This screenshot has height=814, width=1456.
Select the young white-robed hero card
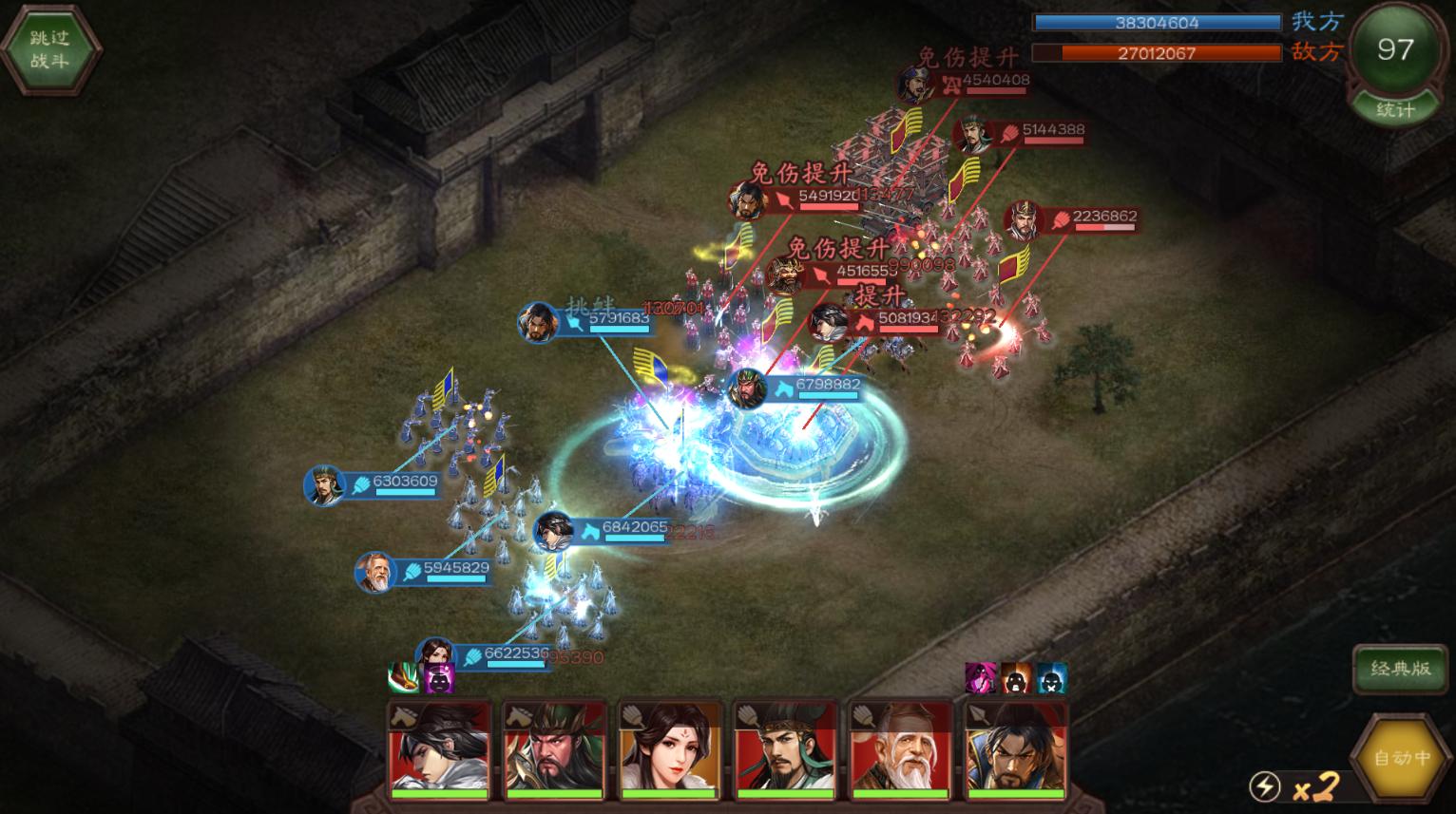(438, 748)
